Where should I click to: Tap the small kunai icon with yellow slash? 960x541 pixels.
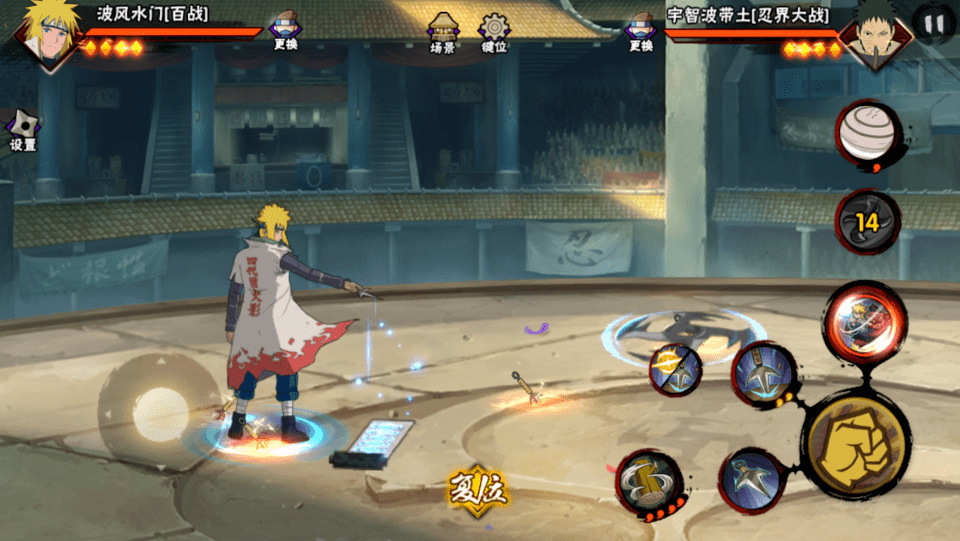675,370
